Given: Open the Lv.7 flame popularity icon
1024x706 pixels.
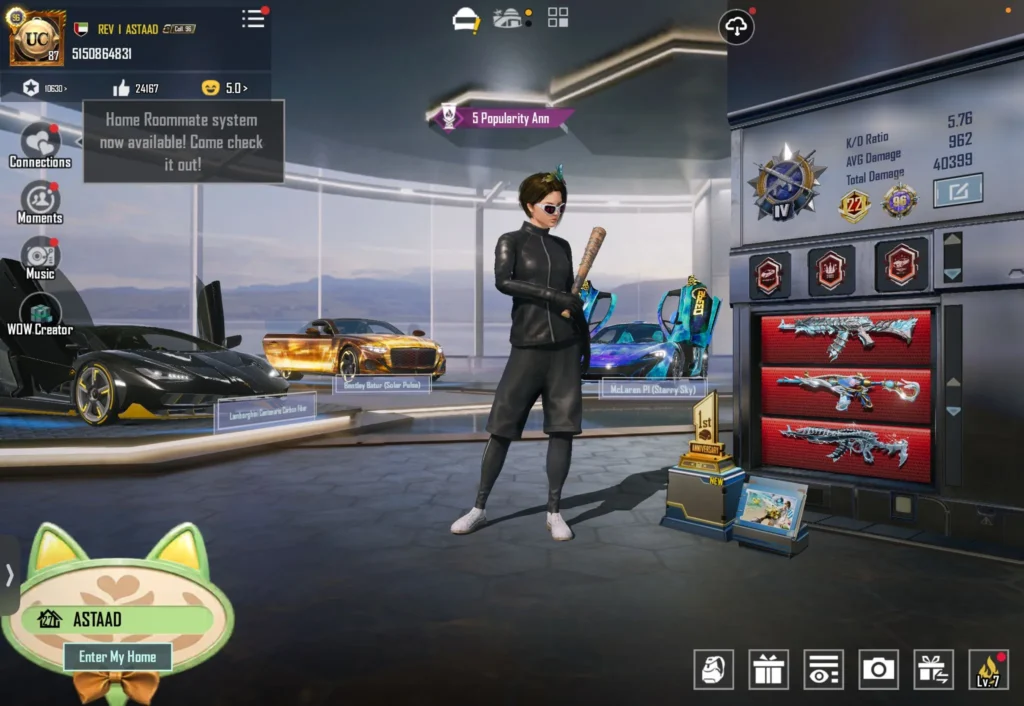Looking at the screenshot, I should coord(988,669).
